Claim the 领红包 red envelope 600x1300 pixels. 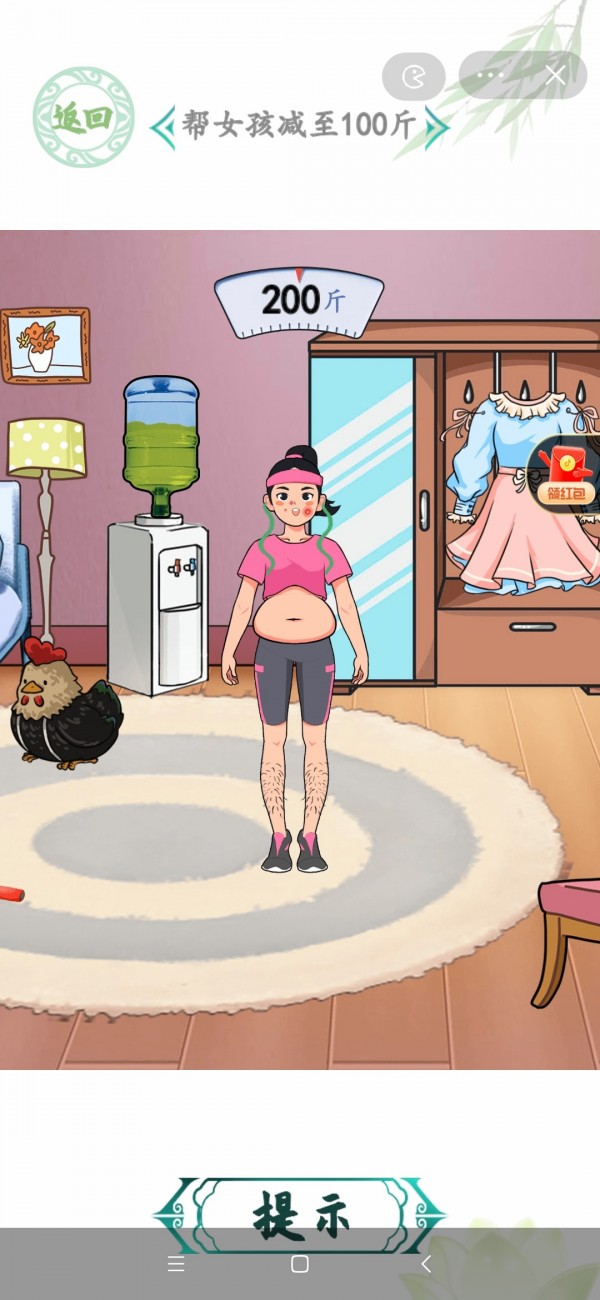point(565,474)
